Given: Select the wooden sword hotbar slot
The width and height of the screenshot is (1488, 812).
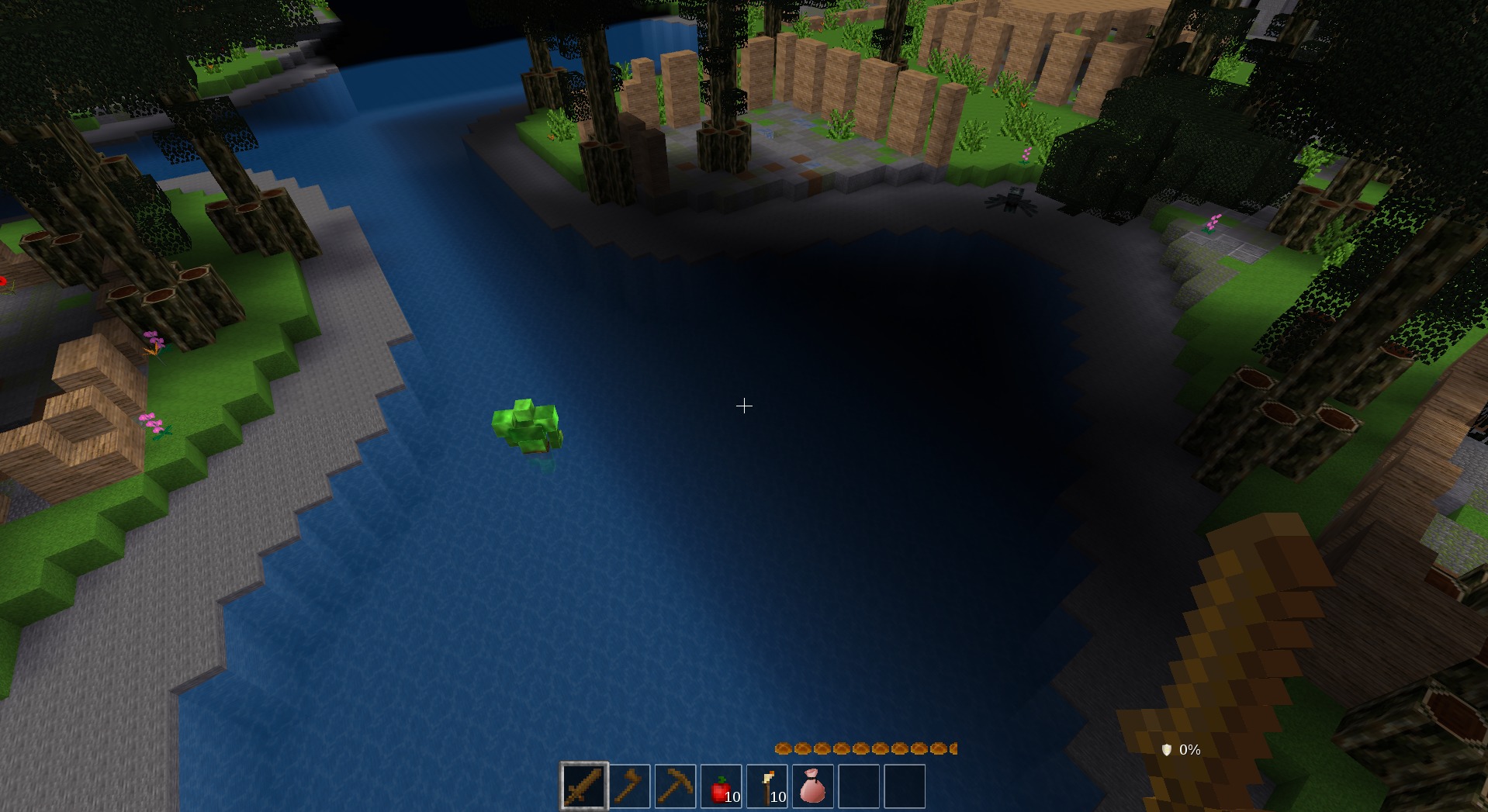Looking at the screenshot, I should click(584, 786).
